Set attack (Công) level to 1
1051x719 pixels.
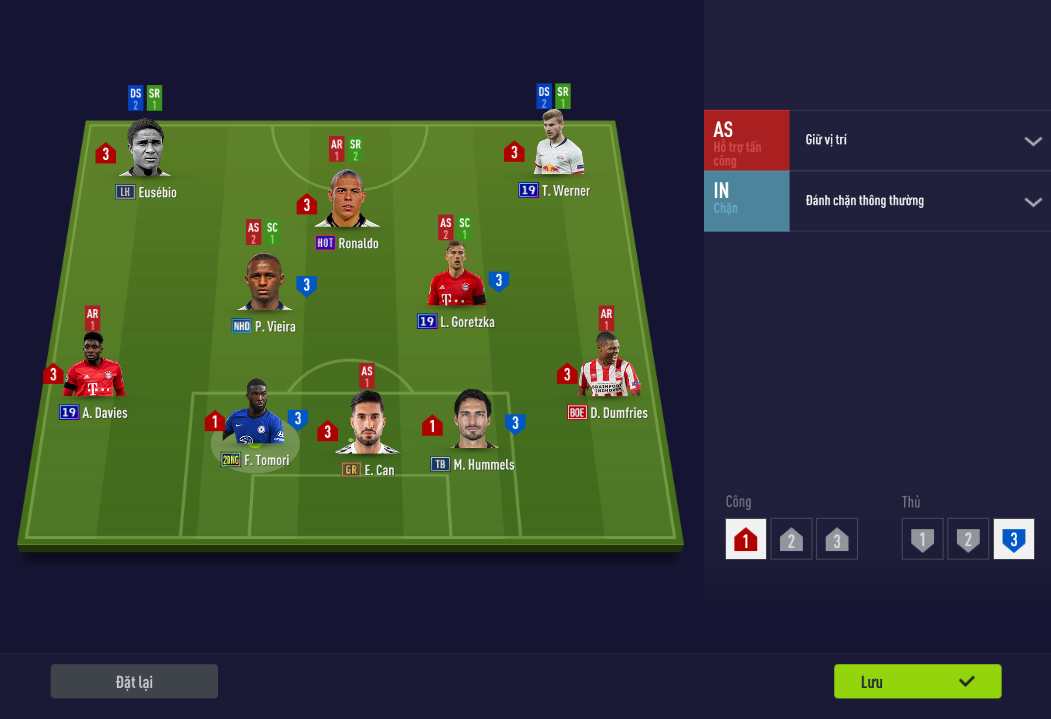pyautogui.click(x=746, y=539)
